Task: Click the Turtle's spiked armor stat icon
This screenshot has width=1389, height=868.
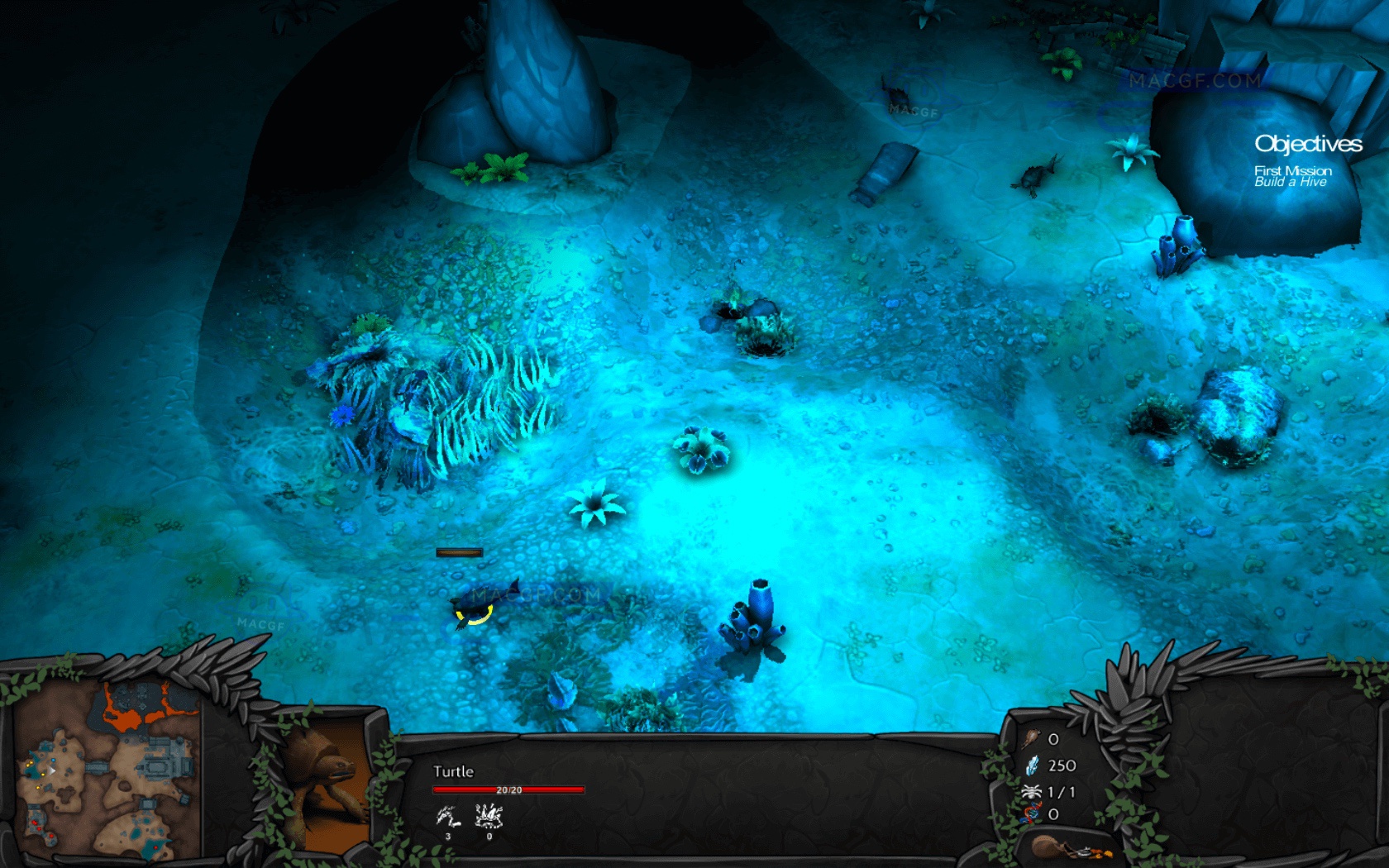Action: pyautogui.click(x=489, y=817)
